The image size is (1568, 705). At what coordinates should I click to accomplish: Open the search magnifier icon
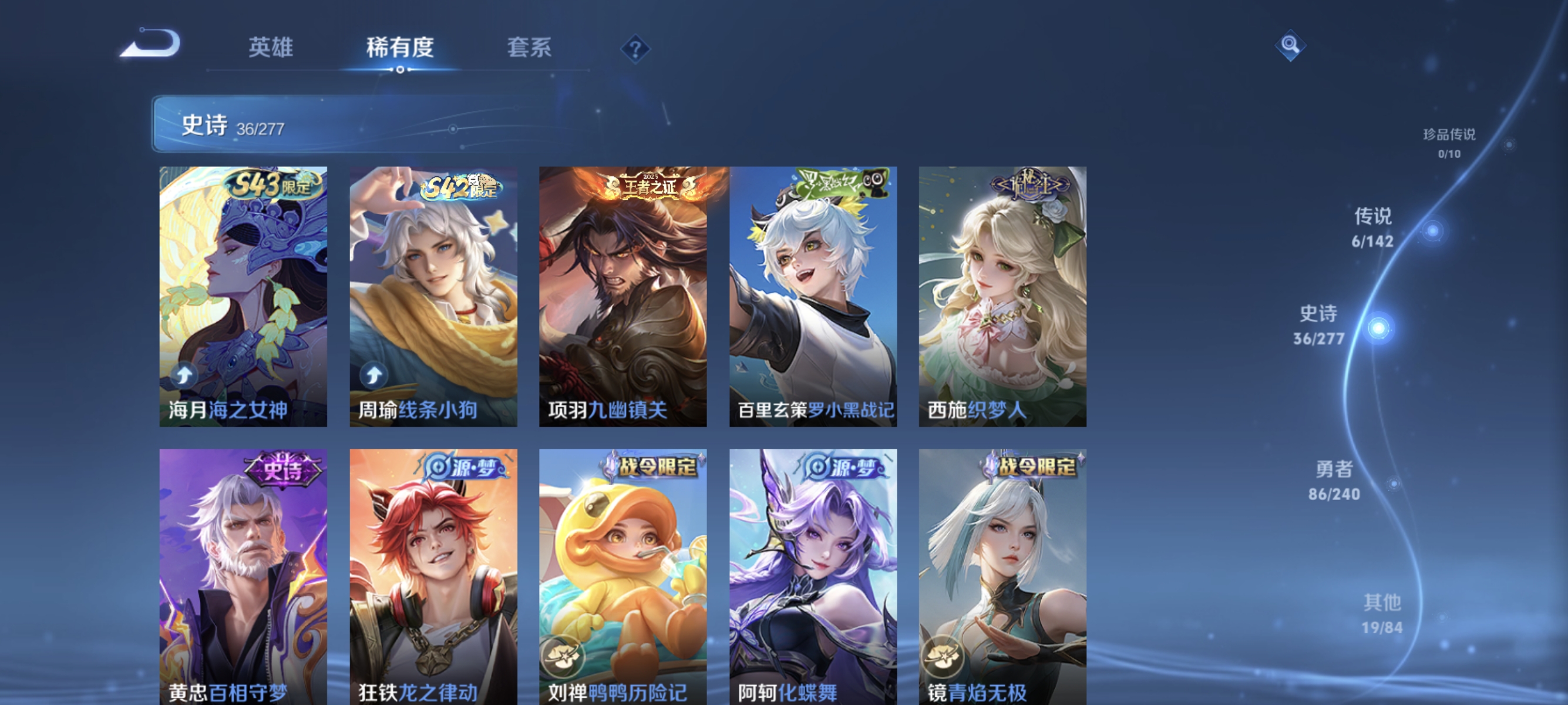coord(1291,45)
